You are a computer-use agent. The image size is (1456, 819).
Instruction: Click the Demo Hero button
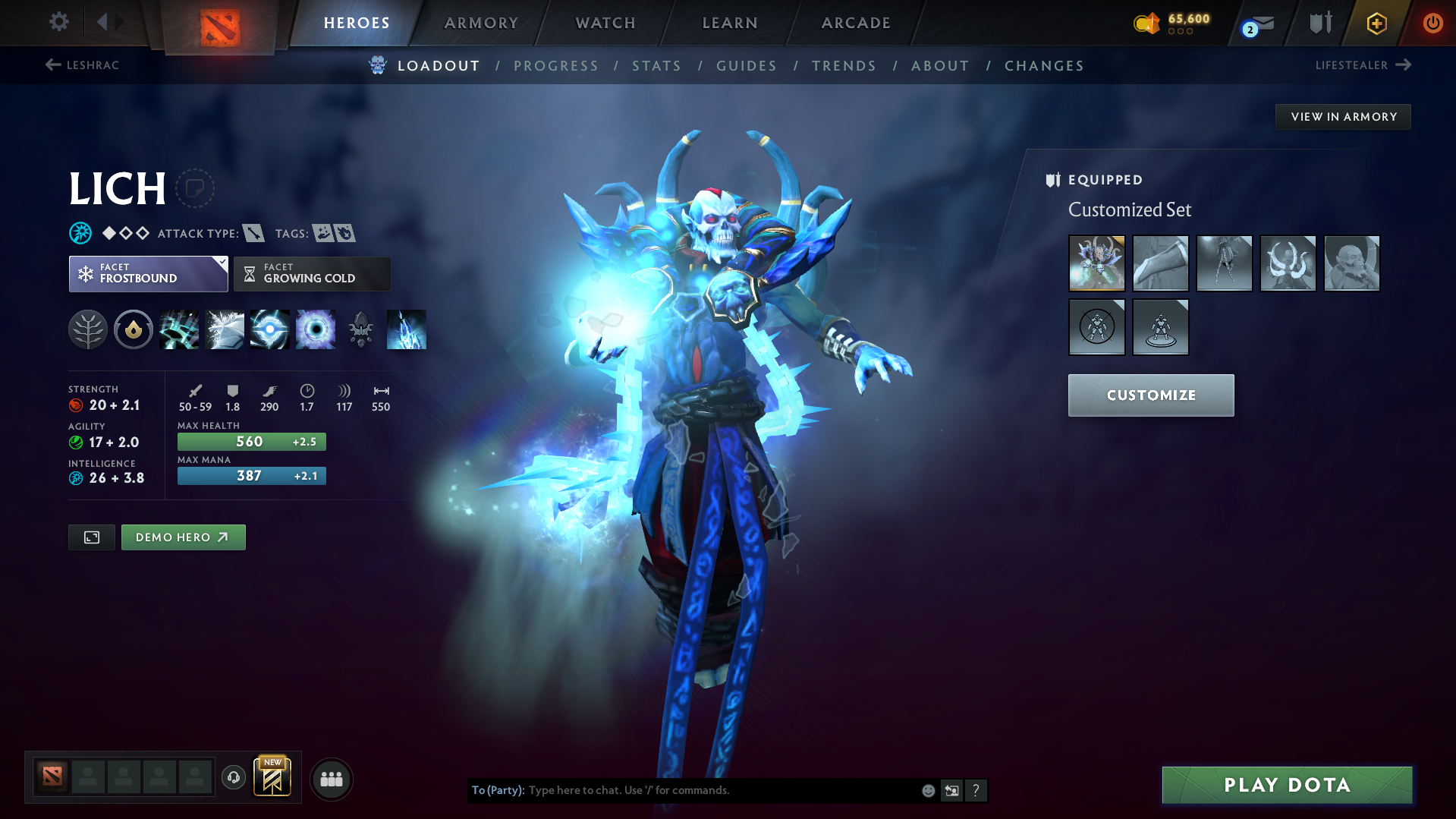click(183, 537)
